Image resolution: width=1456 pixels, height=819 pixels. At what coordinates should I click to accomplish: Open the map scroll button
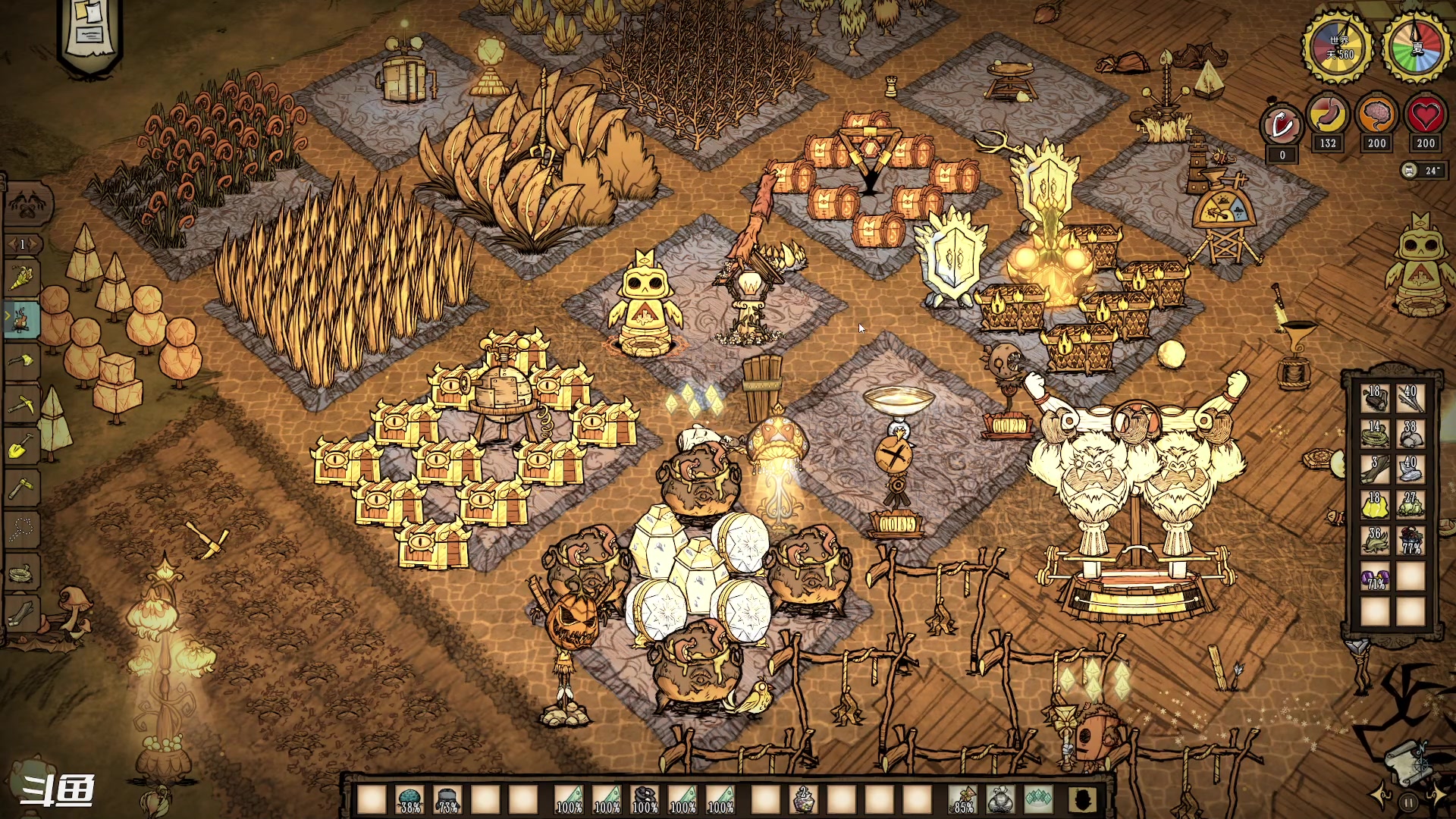[x=1407, y=762]
